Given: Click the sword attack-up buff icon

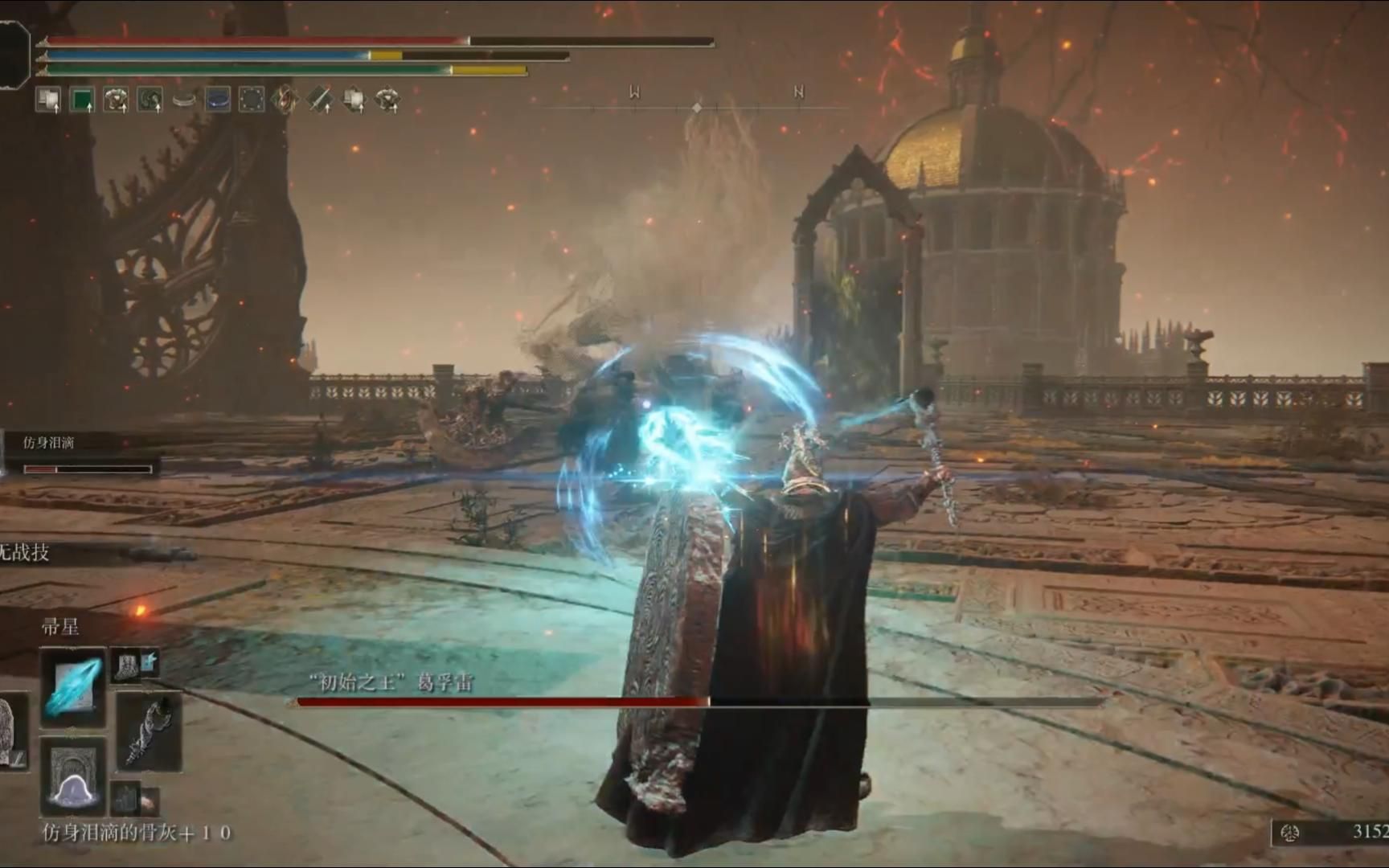Looking at the screenshot, I should 319,100.
